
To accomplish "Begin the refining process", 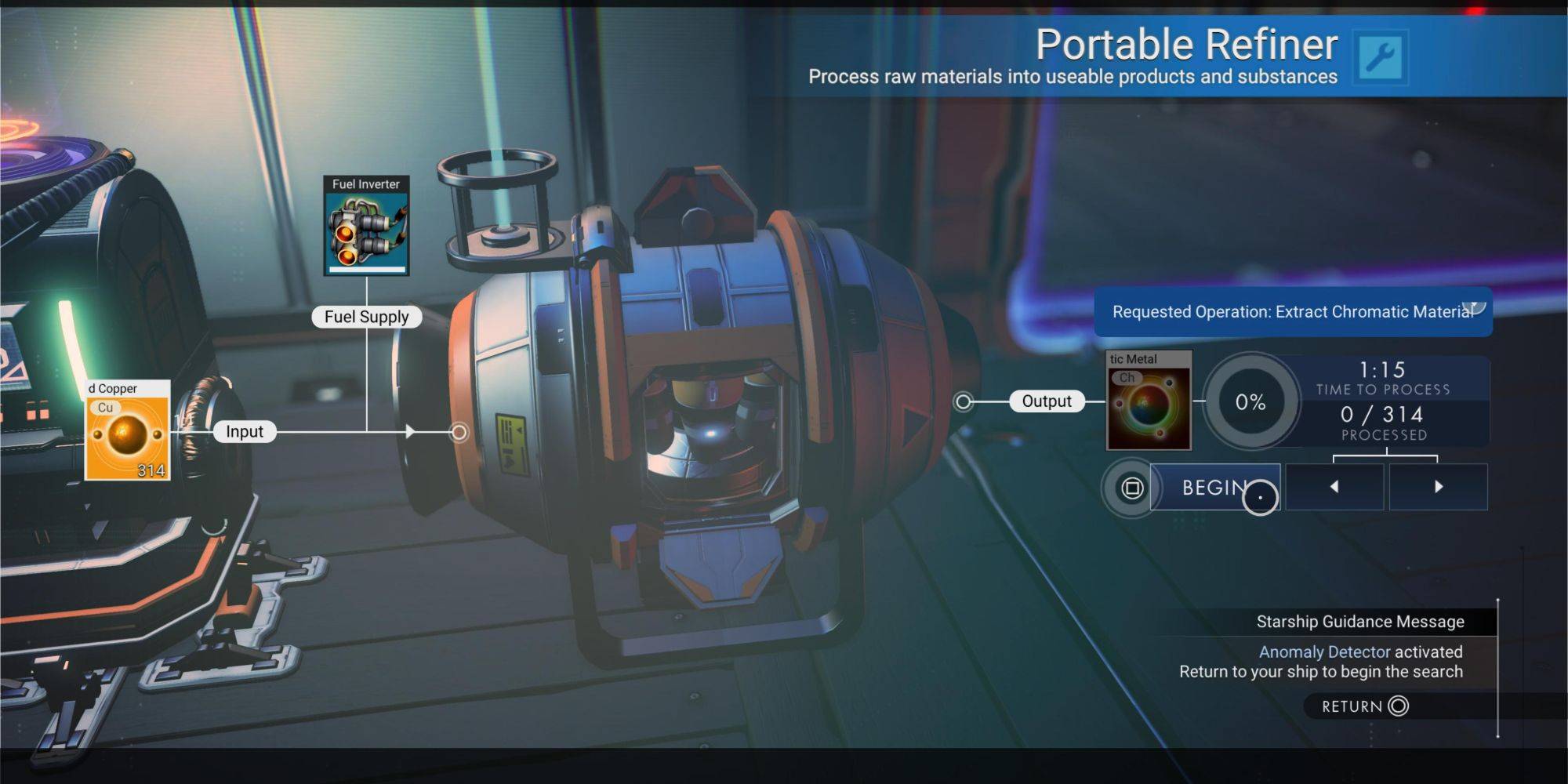I will tap(1214, 488).
